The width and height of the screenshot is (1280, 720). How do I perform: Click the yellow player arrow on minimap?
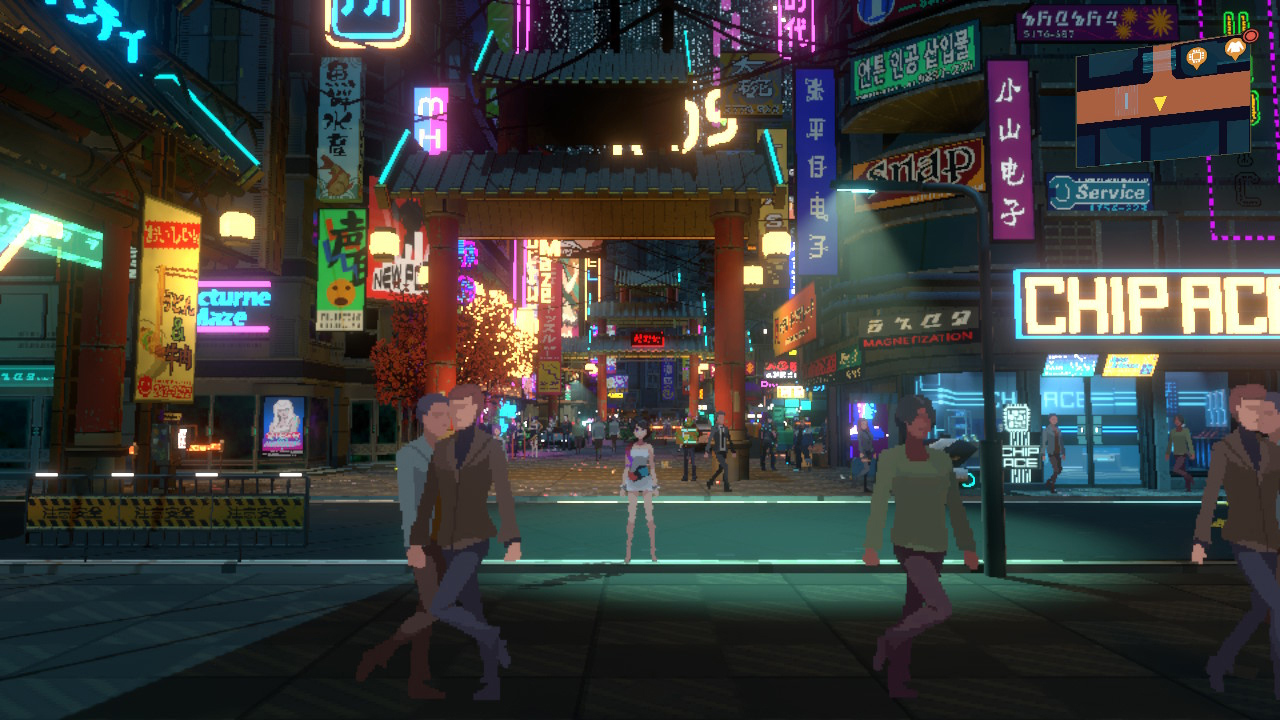(1160, 103)
